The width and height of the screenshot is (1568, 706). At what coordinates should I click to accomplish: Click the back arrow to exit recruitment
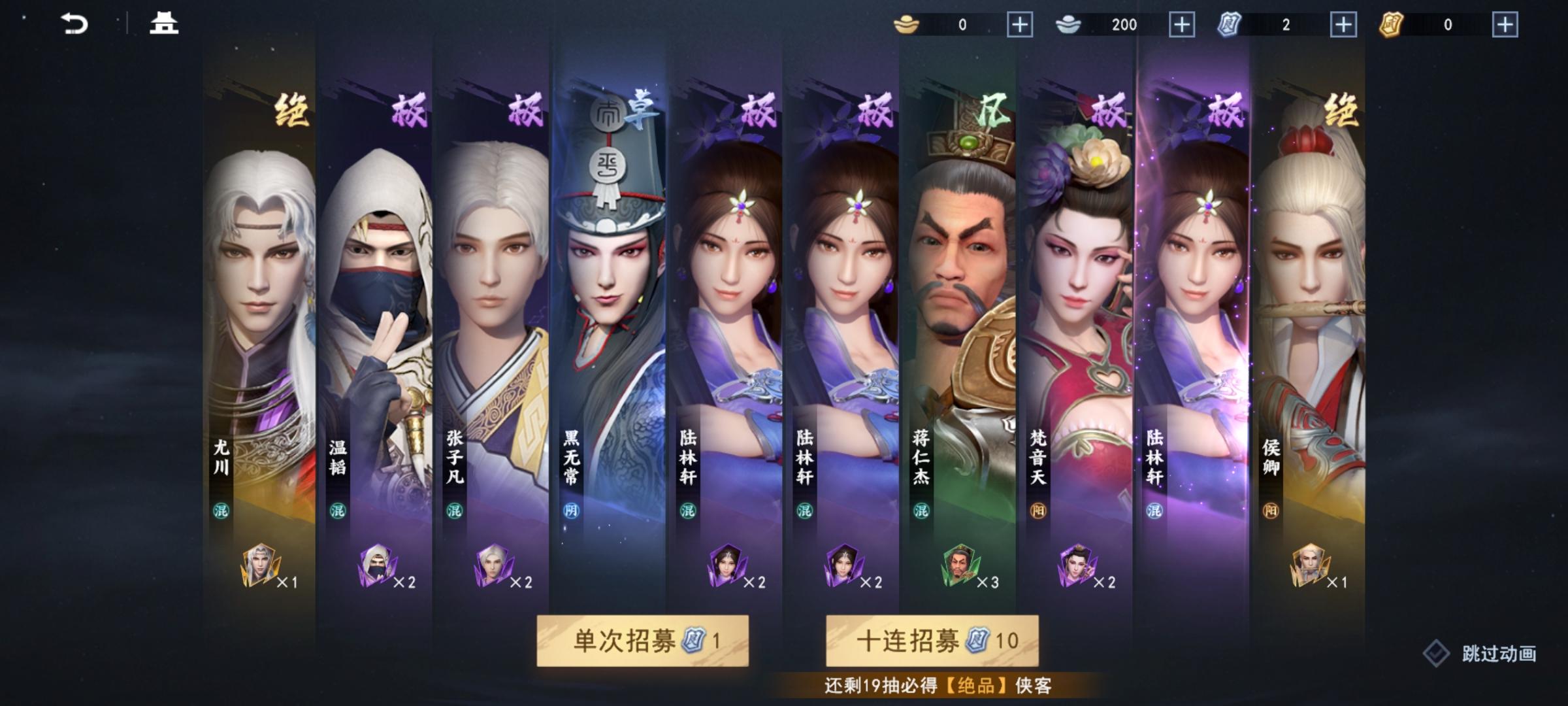74,24
